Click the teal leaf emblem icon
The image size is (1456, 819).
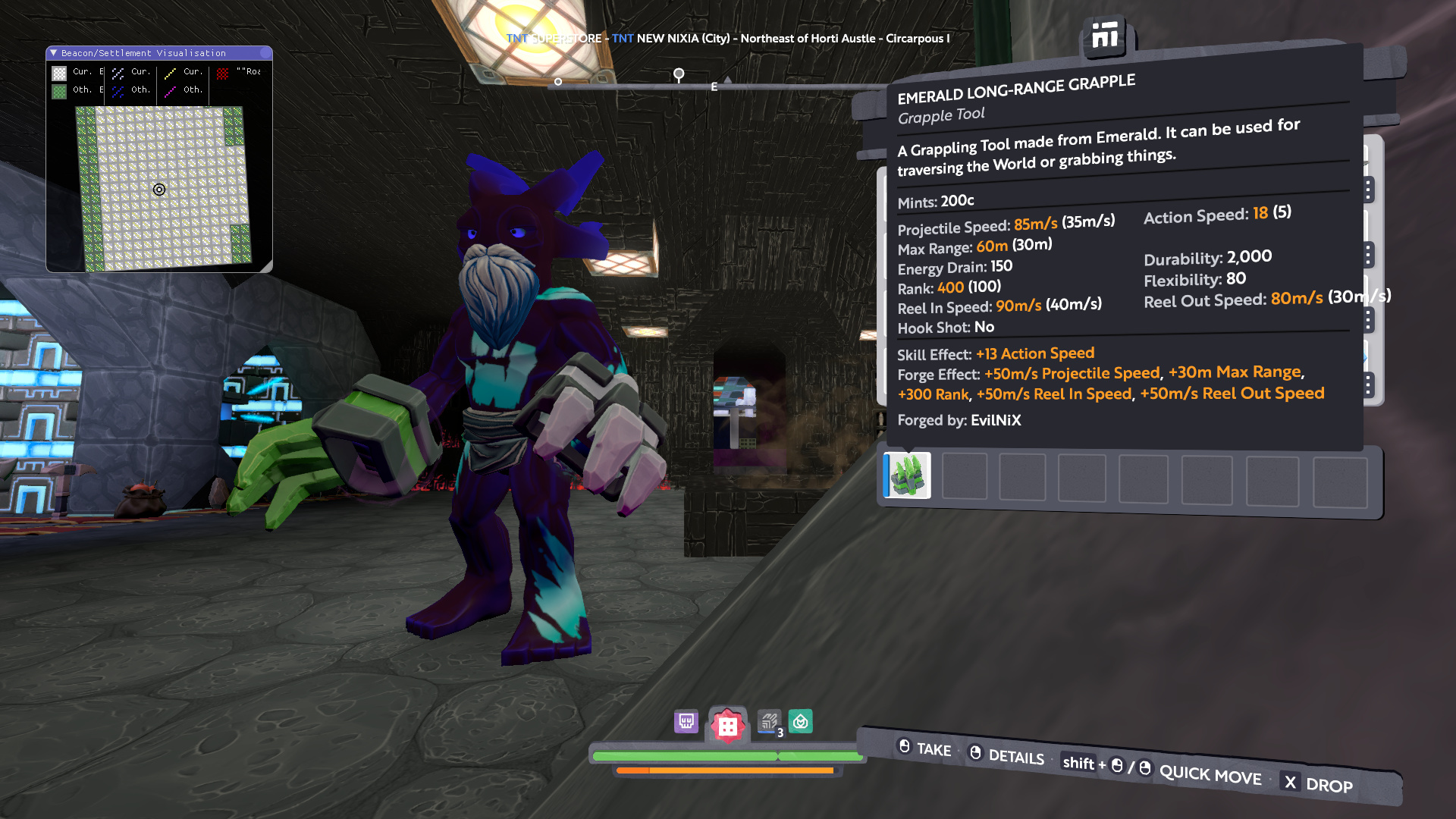[801, 721]
